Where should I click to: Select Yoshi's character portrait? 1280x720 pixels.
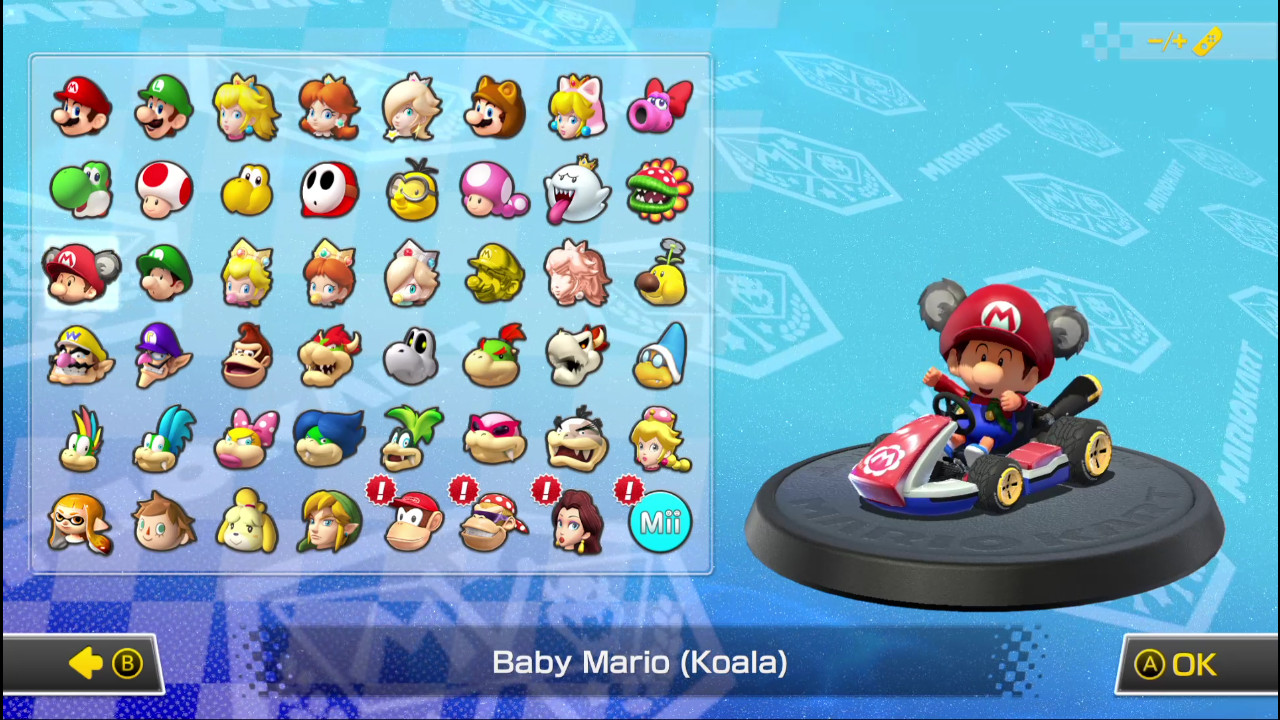pos(80,190)
